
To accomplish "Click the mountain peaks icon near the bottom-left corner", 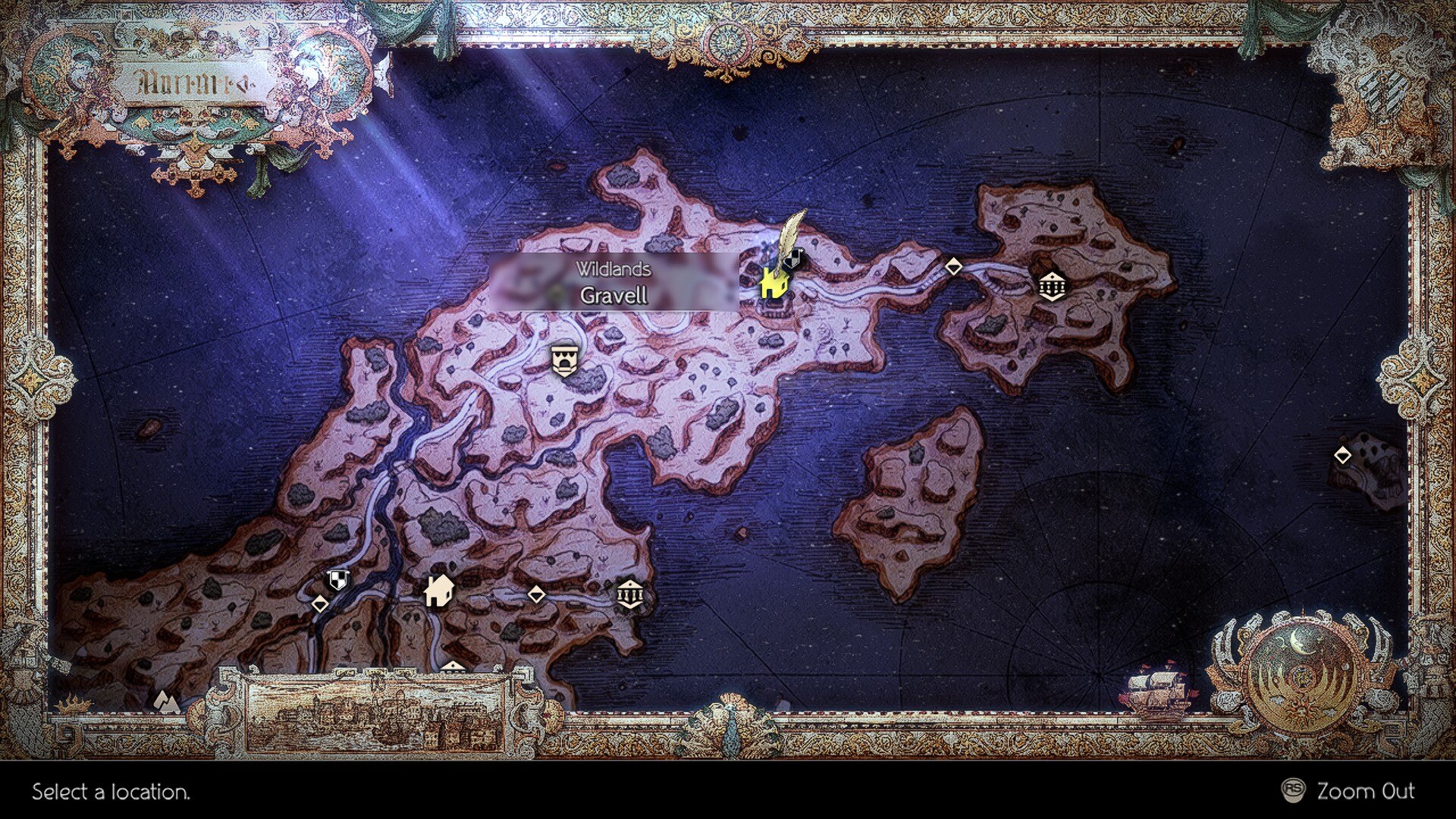I will pos(166,701).
